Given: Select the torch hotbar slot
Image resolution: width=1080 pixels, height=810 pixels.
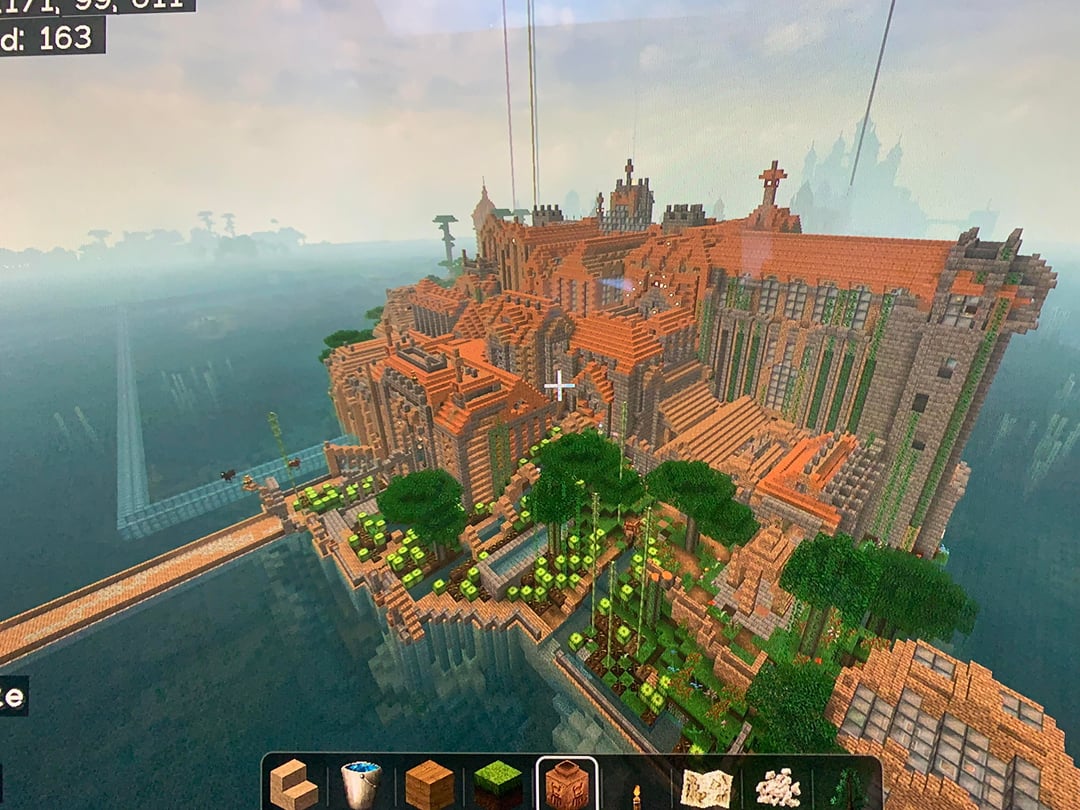Looking at the screenshot, I should pos(636,794).
